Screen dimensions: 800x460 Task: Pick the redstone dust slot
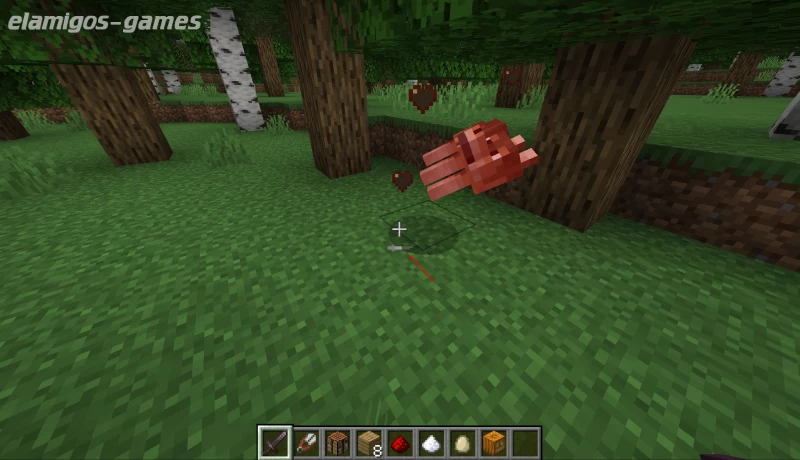pyautogui.click(x=400, y=442)
